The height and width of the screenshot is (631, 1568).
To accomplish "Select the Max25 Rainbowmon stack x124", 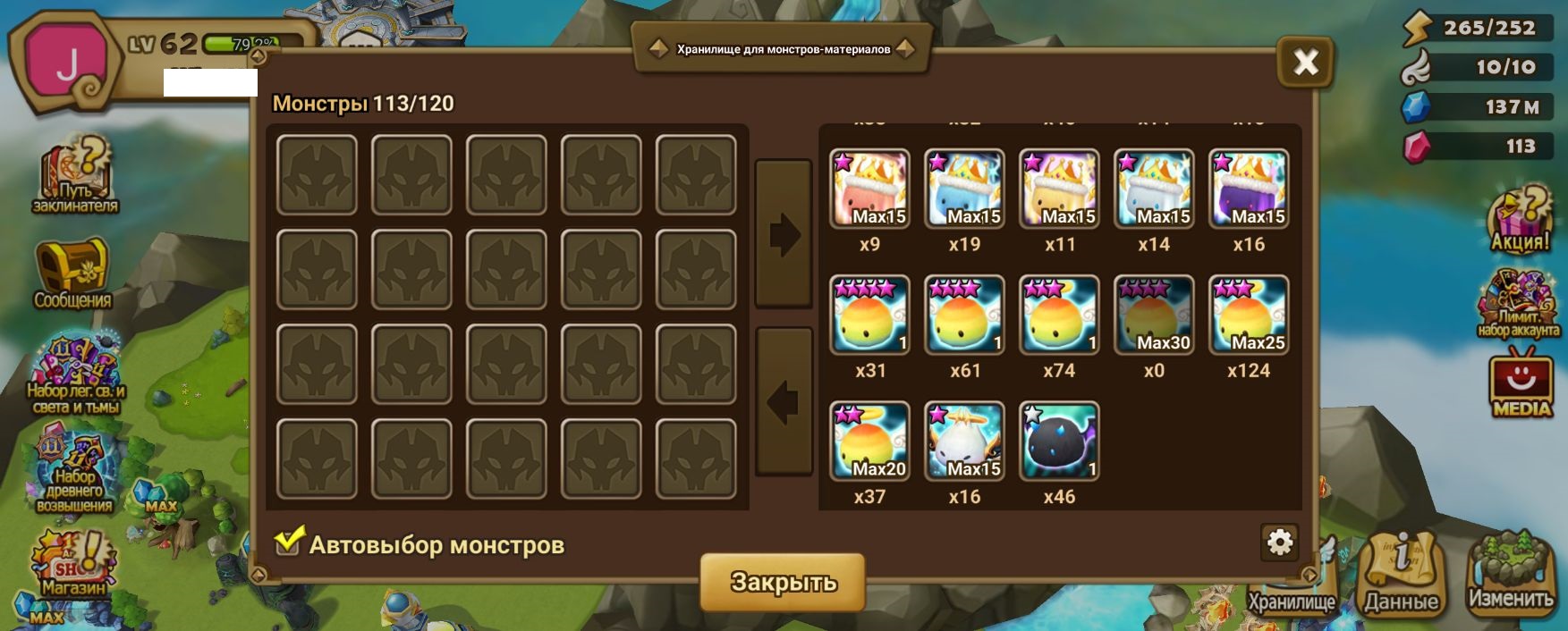I will coord(1249,315).
